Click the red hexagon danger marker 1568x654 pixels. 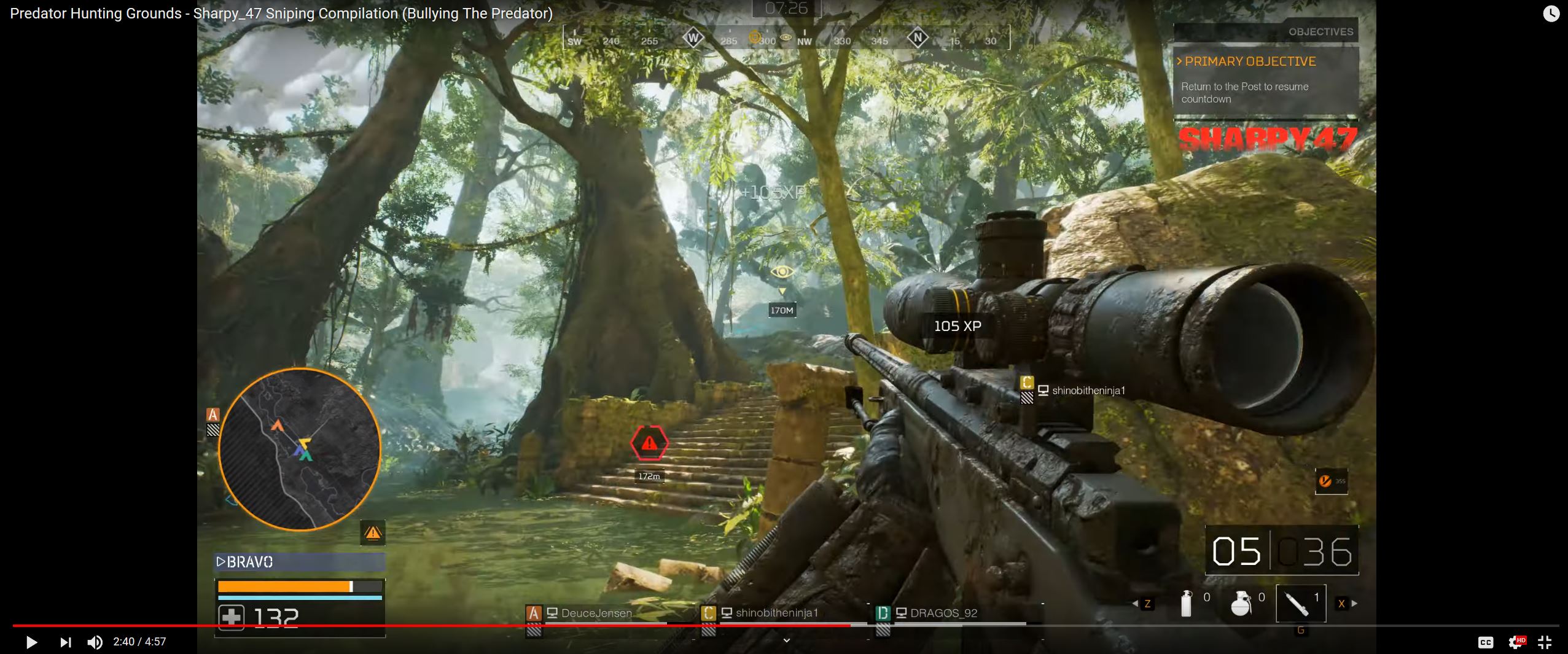coord(649,443)
